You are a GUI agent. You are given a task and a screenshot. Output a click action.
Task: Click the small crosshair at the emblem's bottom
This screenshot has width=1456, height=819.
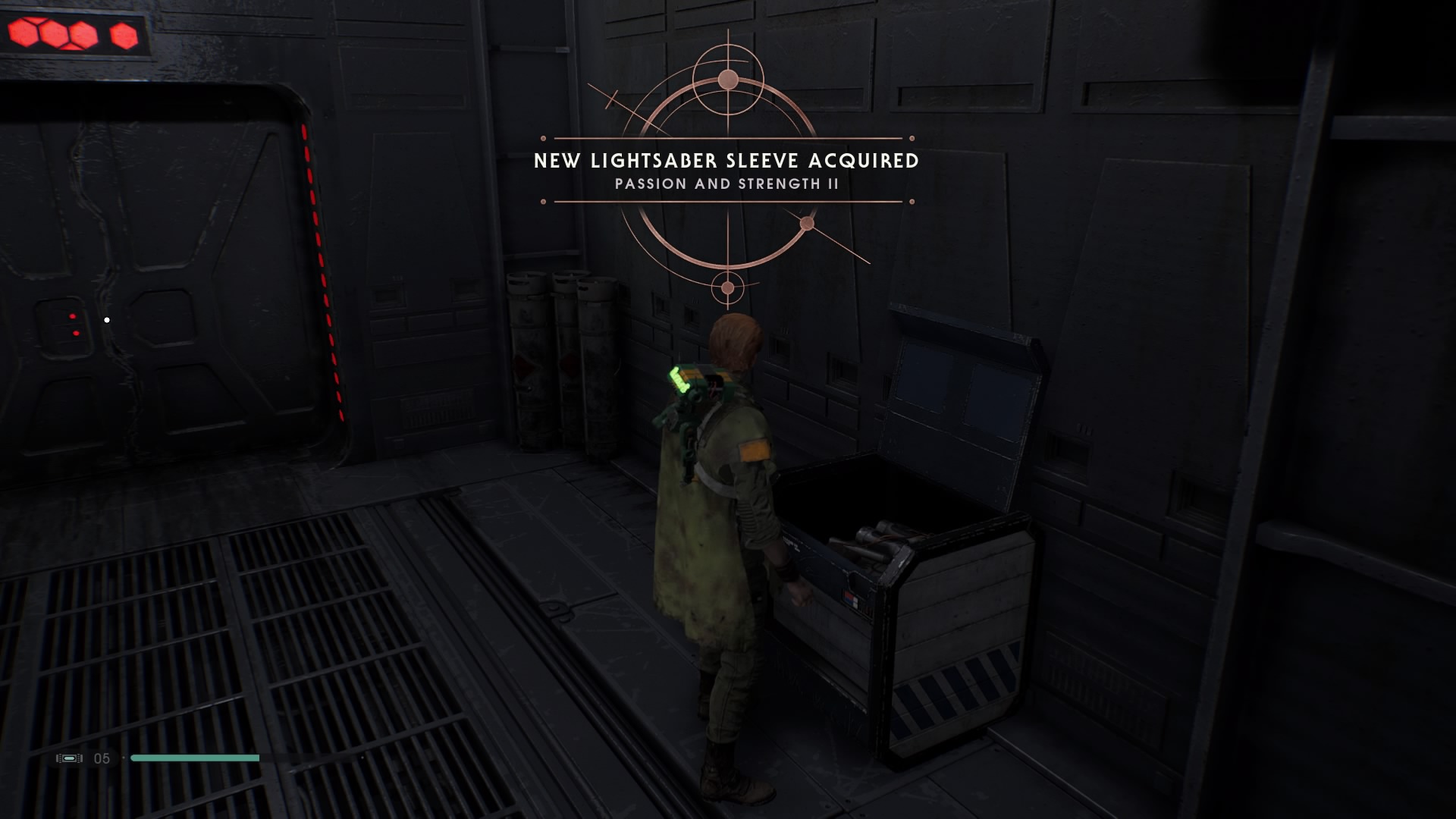click(726, 288)
